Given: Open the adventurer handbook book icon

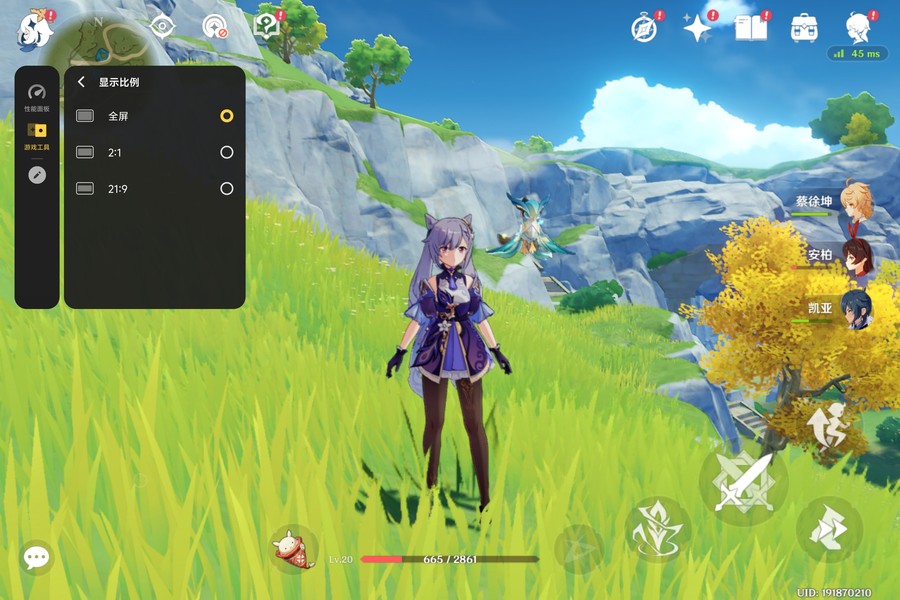Looking at the screenshot, I should click(x=750, y=28).
